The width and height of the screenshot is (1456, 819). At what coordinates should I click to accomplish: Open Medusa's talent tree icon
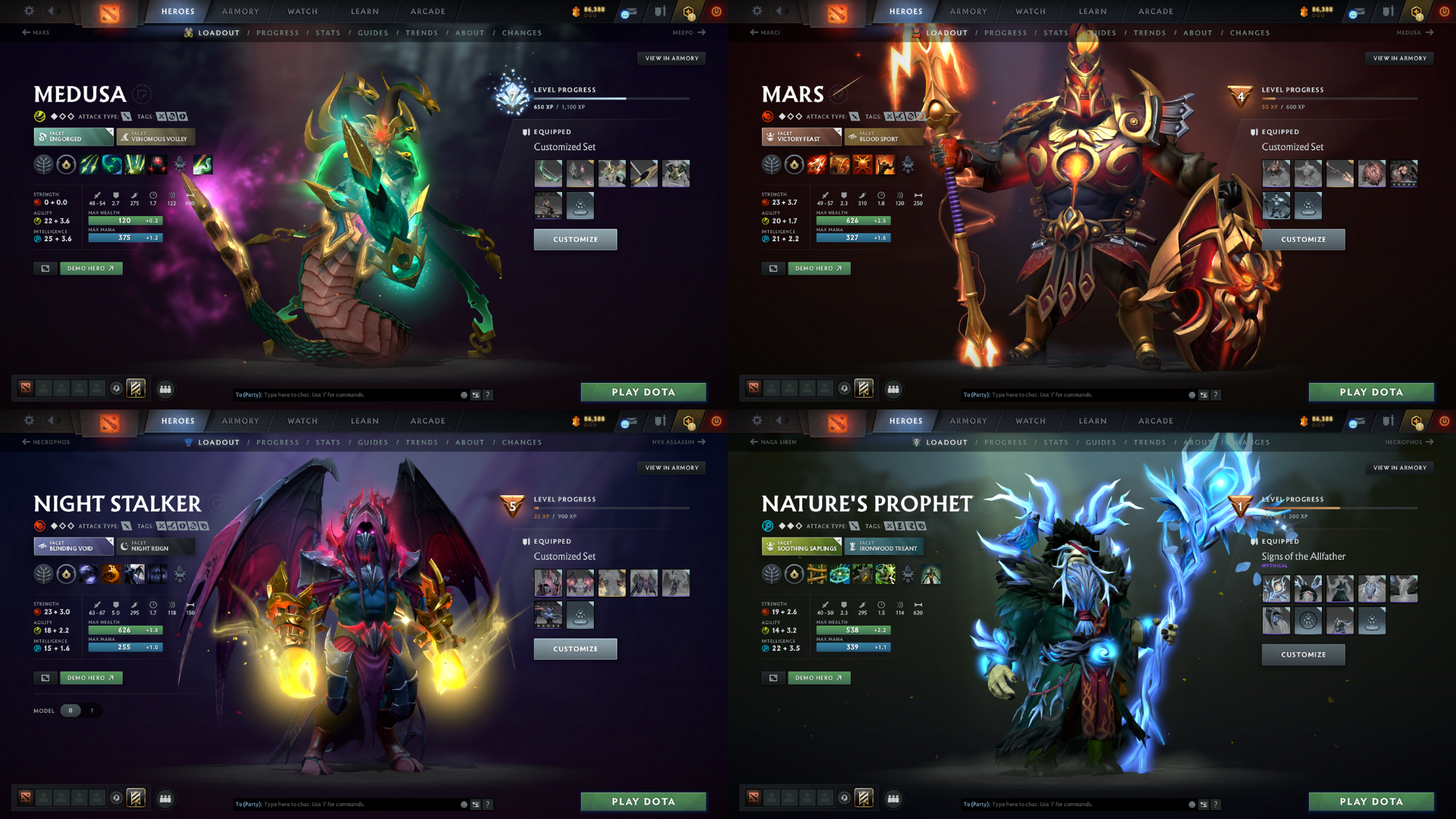pyautogui.click(x=44, y=165)
